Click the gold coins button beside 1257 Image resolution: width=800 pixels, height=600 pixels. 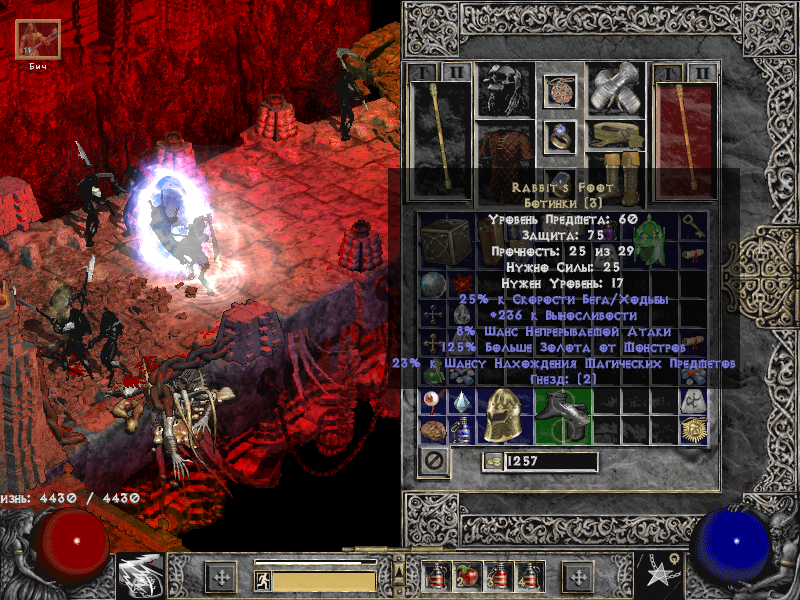(492, 461)
